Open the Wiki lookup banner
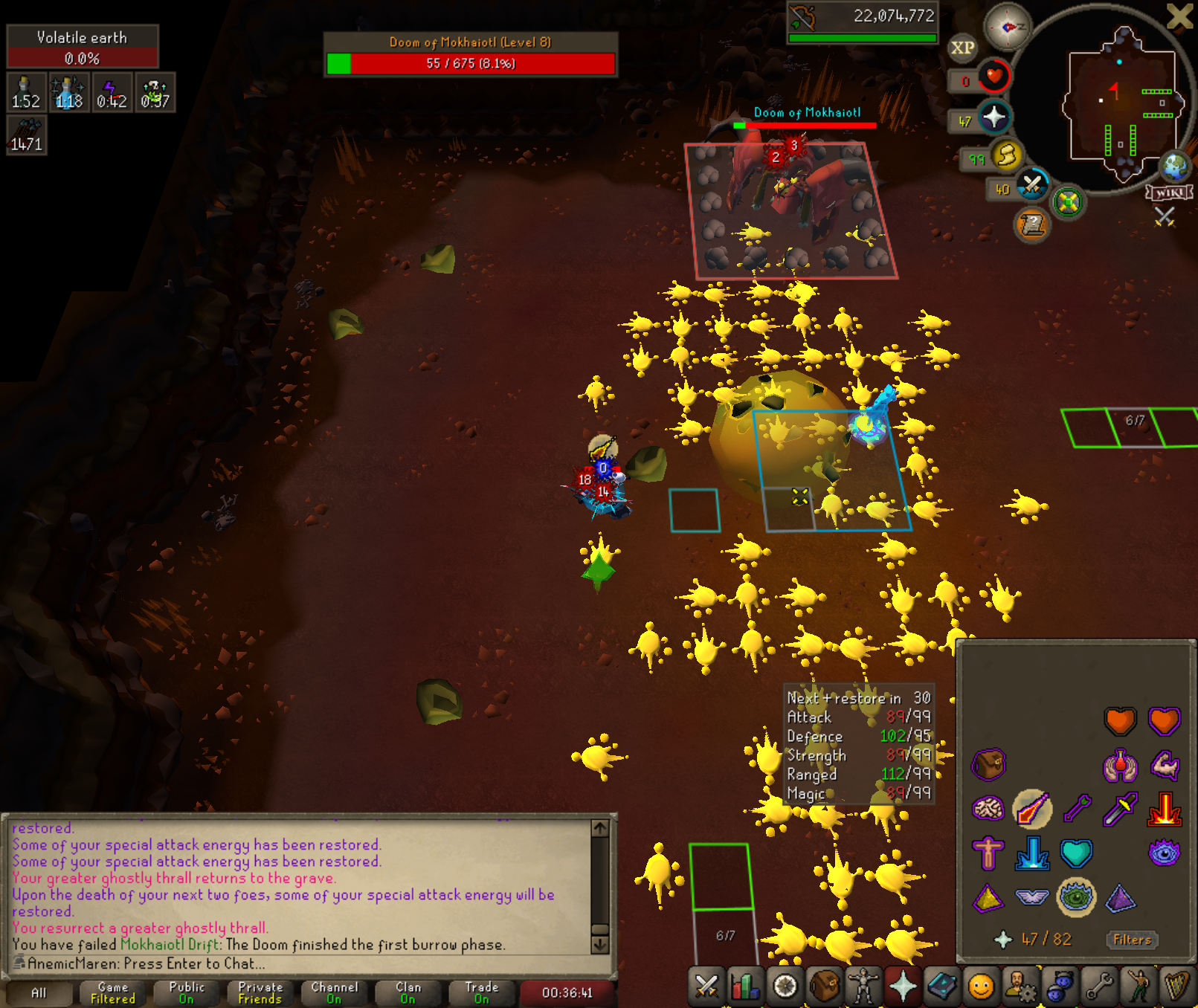Viewport: 1198px width, 1008px height. [x=1170, y=193]
